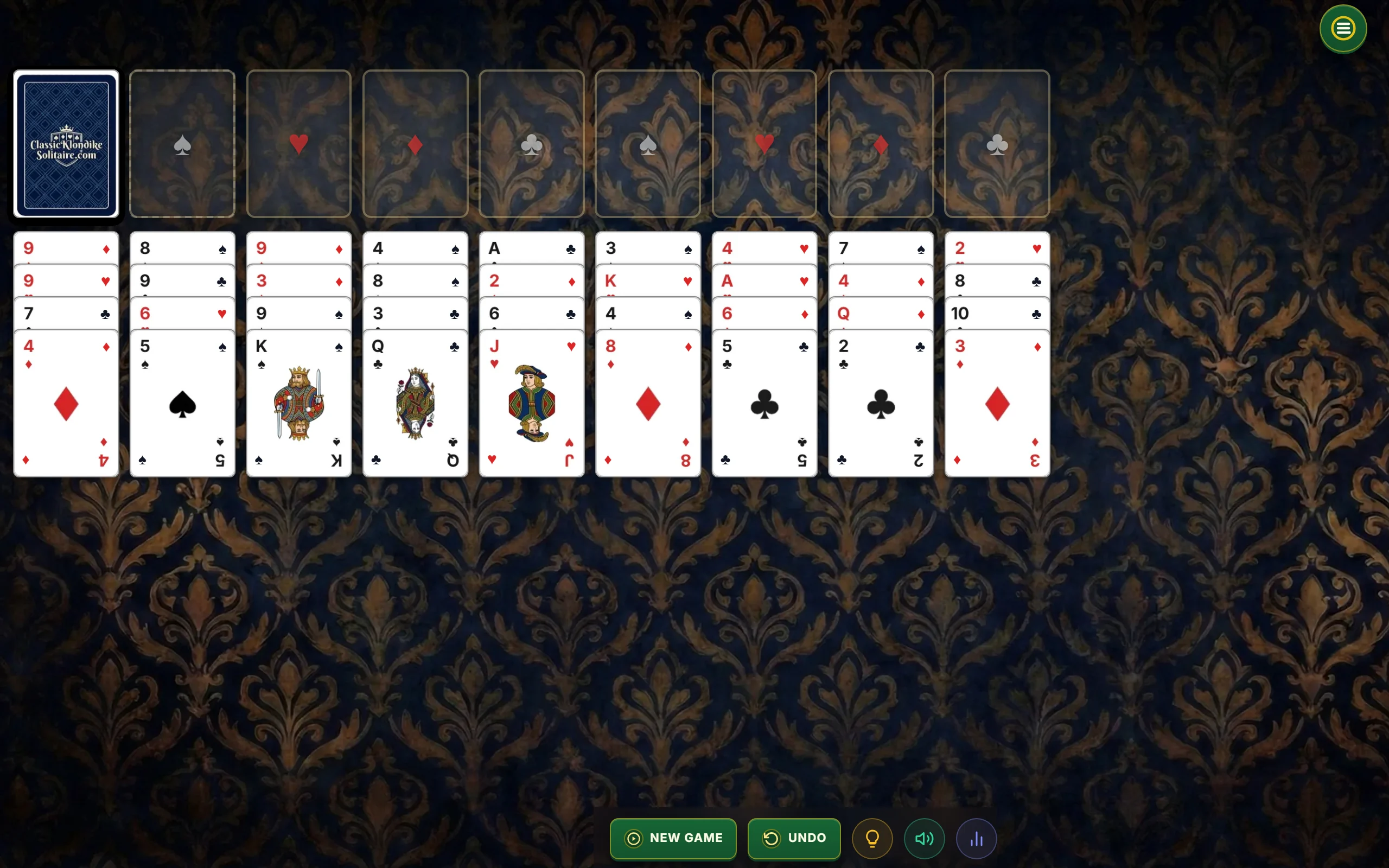
Task: Select the 3 of Diamonds card
Action: [x=996, y=402]
